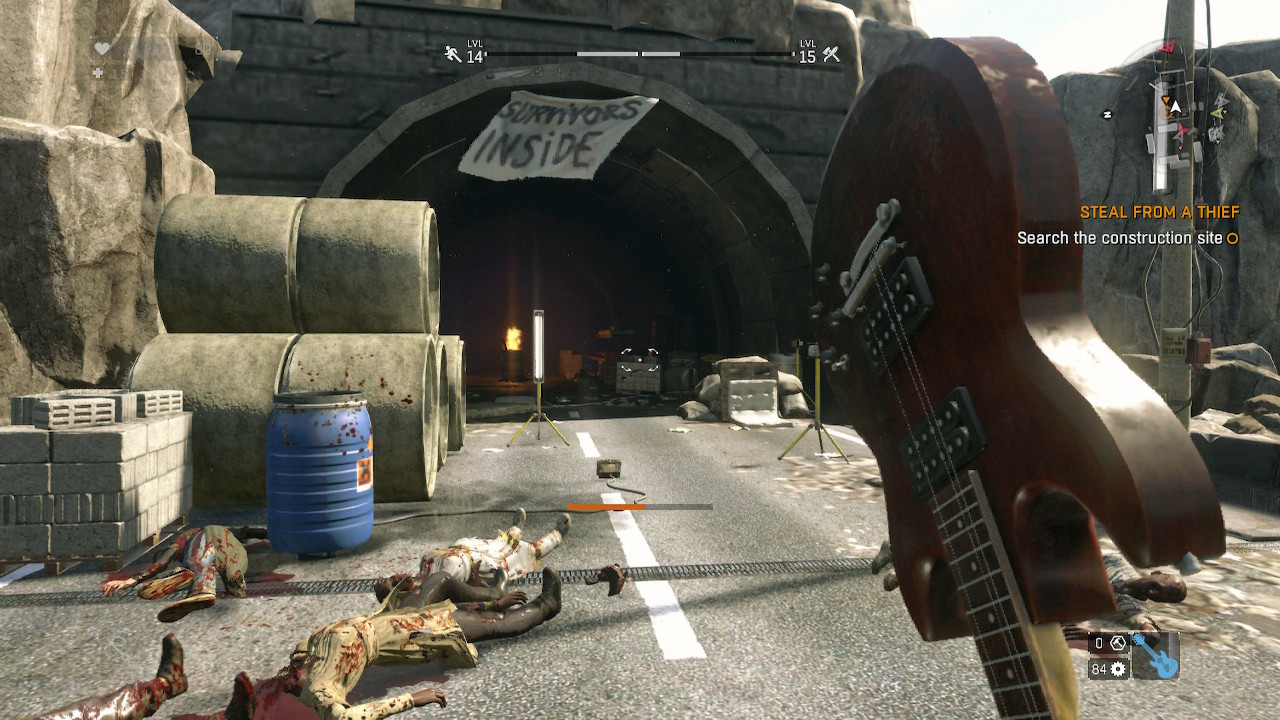The height and width of the screenshot is (720, 1280).
Task: Click the heart health icon
Action: click(x=102, y=48)
